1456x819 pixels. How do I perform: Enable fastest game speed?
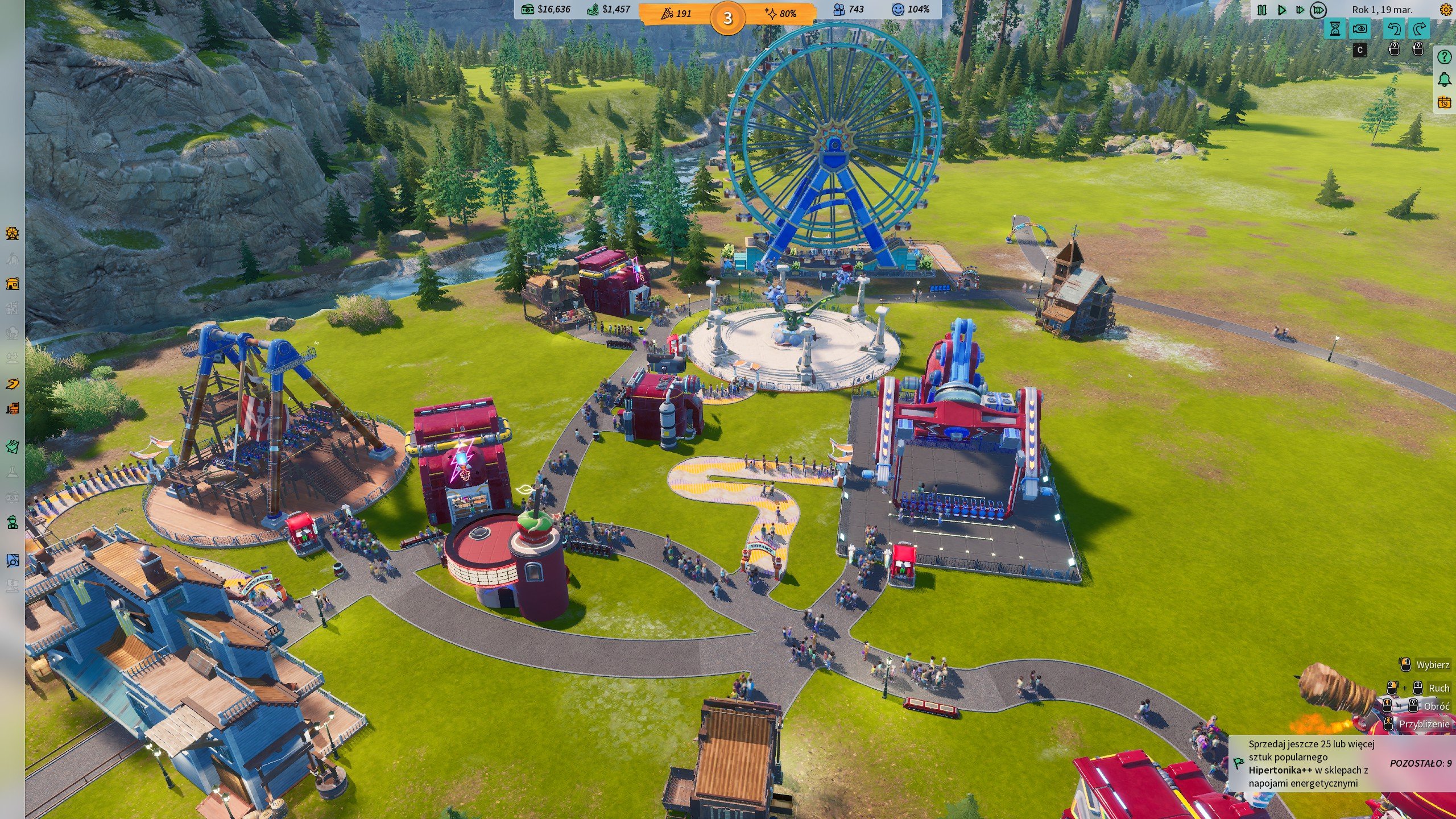(x=1319, y=10)
